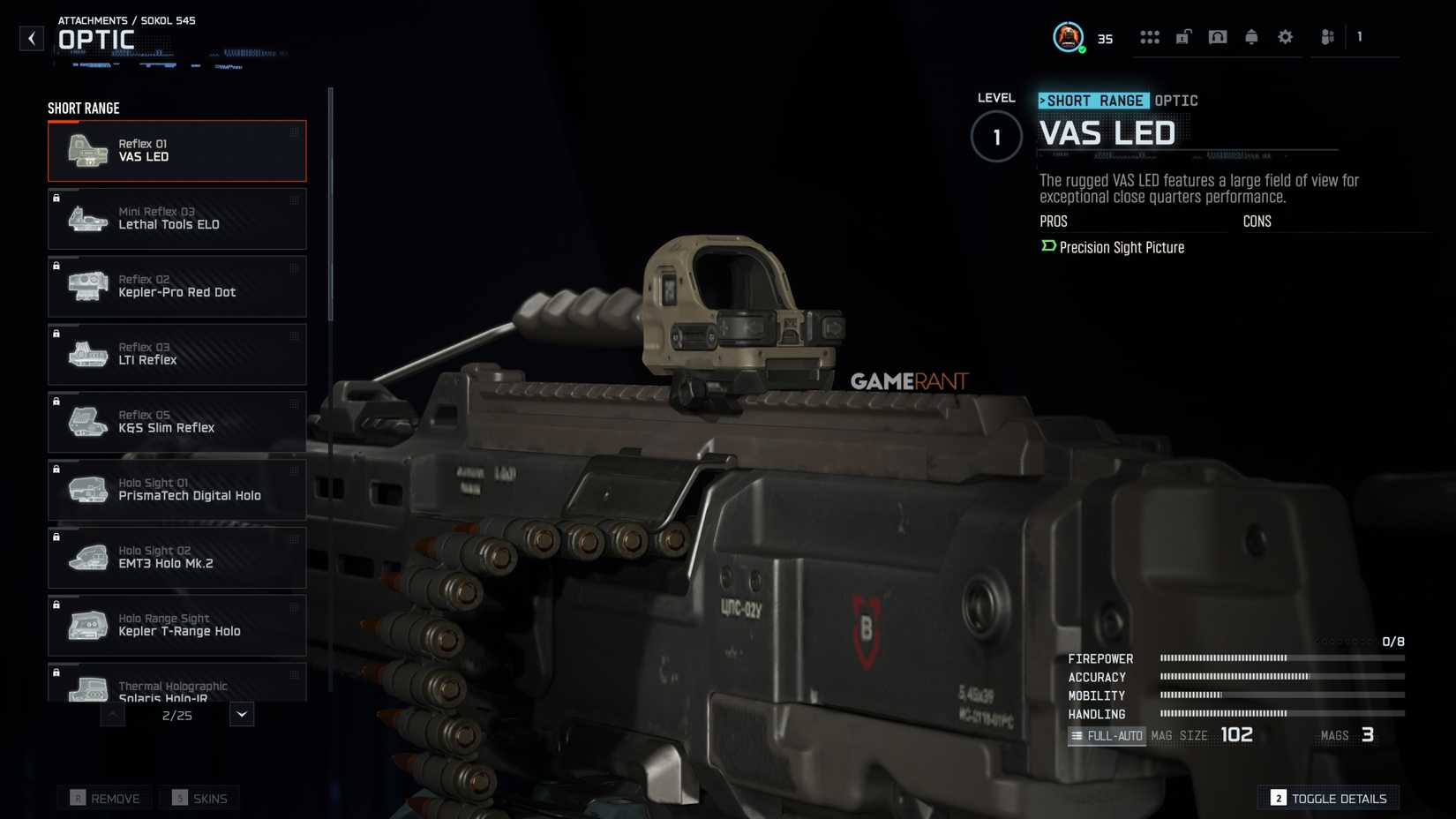This screenshot has width=1456, height=819.
Task: Open the notifications bell icon
Action: 1251,37
